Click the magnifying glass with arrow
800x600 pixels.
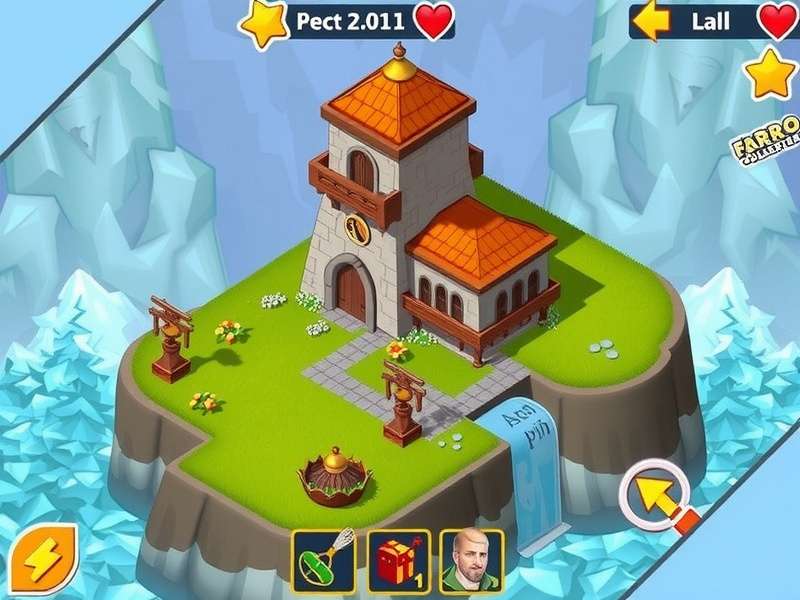tap(657, 494)
